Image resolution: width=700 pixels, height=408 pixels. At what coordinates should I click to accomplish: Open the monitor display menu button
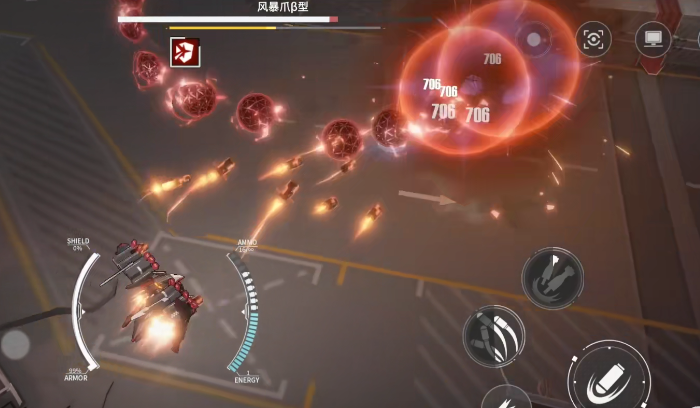click(653, 40)
